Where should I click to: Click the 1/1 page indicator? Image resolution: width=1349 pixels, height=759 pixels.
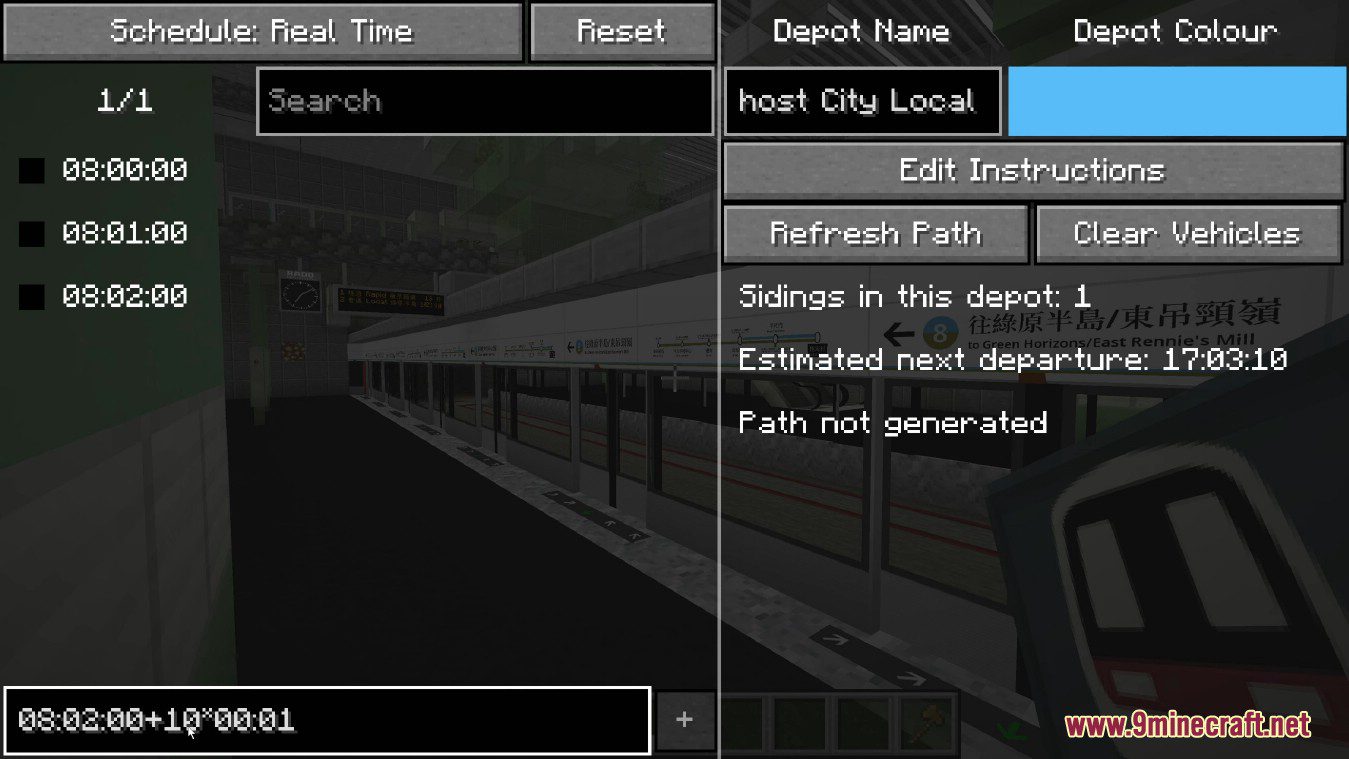(x=124, y=100)
